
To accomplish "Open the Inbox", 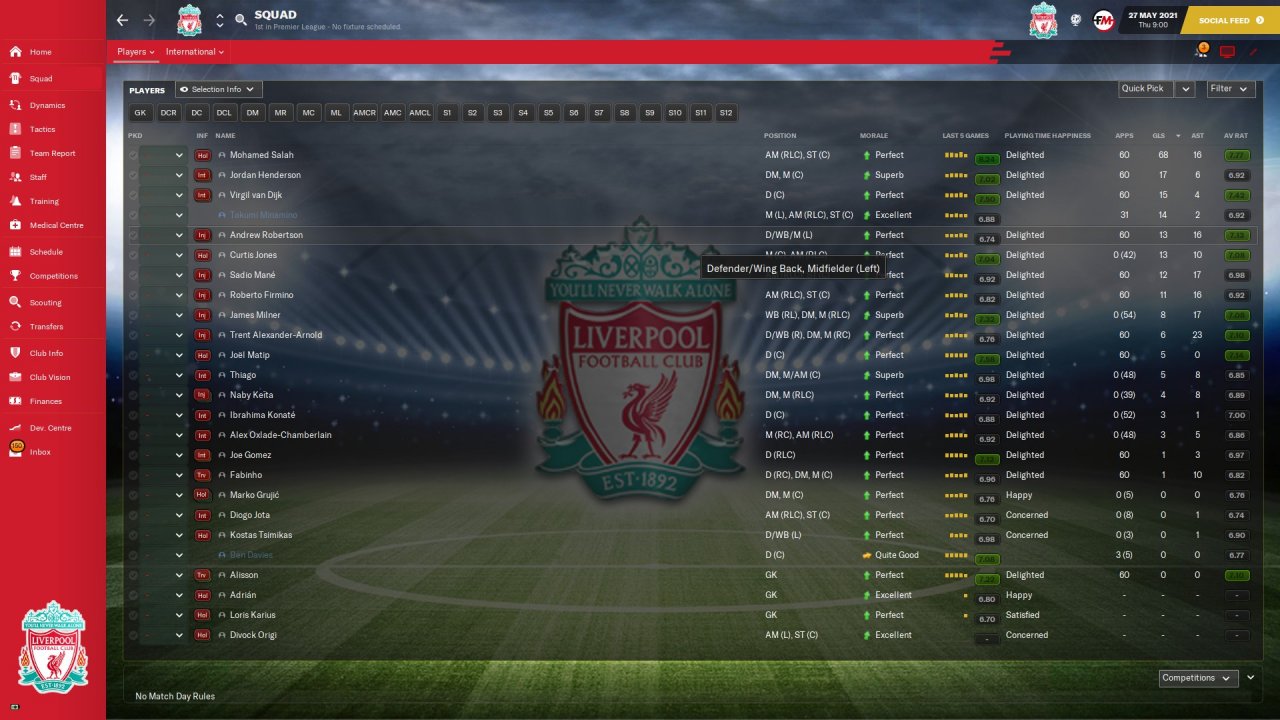I will pos(39,452).
